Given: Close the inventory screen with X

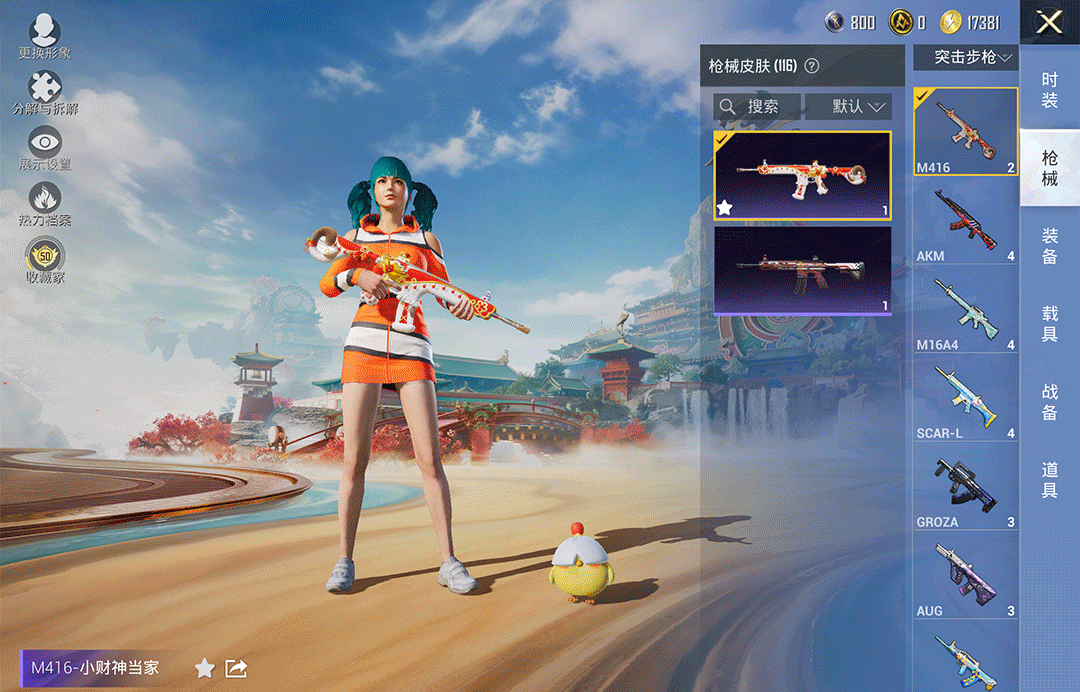Looking at the screenshot, I should 1049,22.
